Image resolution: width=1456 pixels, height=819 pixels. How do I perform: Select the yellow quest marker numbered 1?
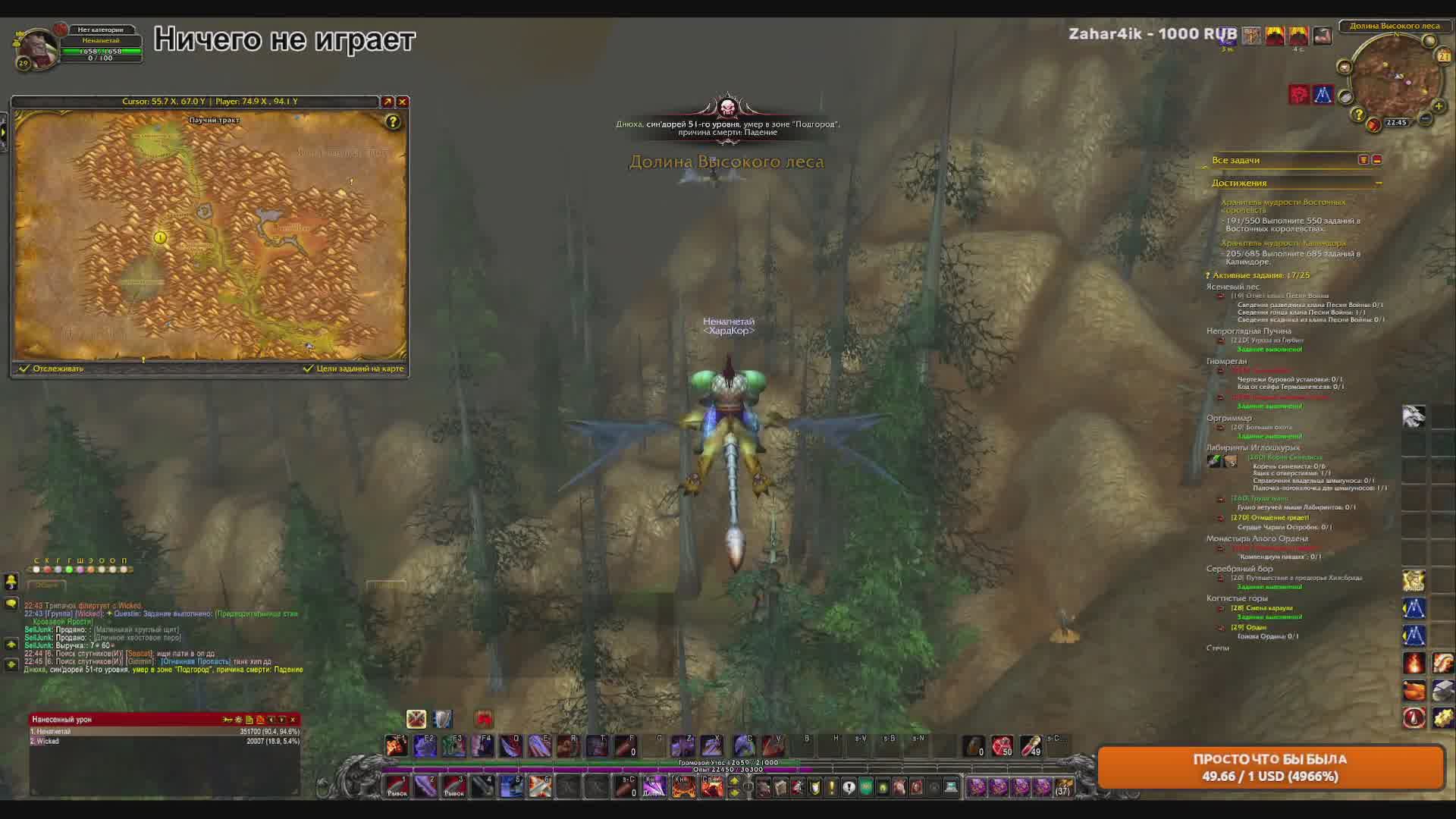click(x=160, y=237)
